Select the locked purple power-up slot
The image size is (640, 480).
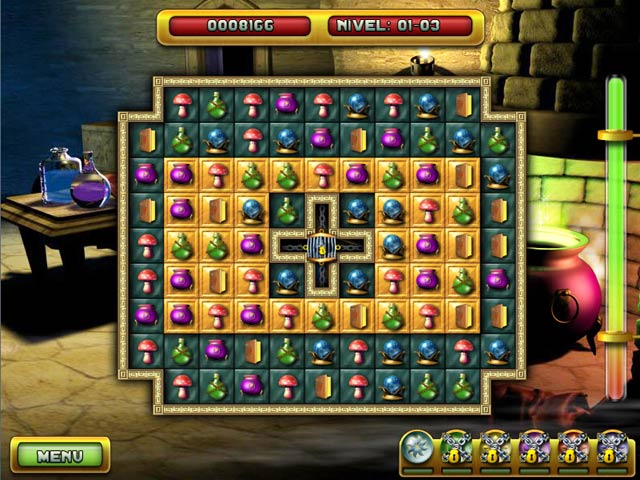pyautogui.click(x=533, y=450)
